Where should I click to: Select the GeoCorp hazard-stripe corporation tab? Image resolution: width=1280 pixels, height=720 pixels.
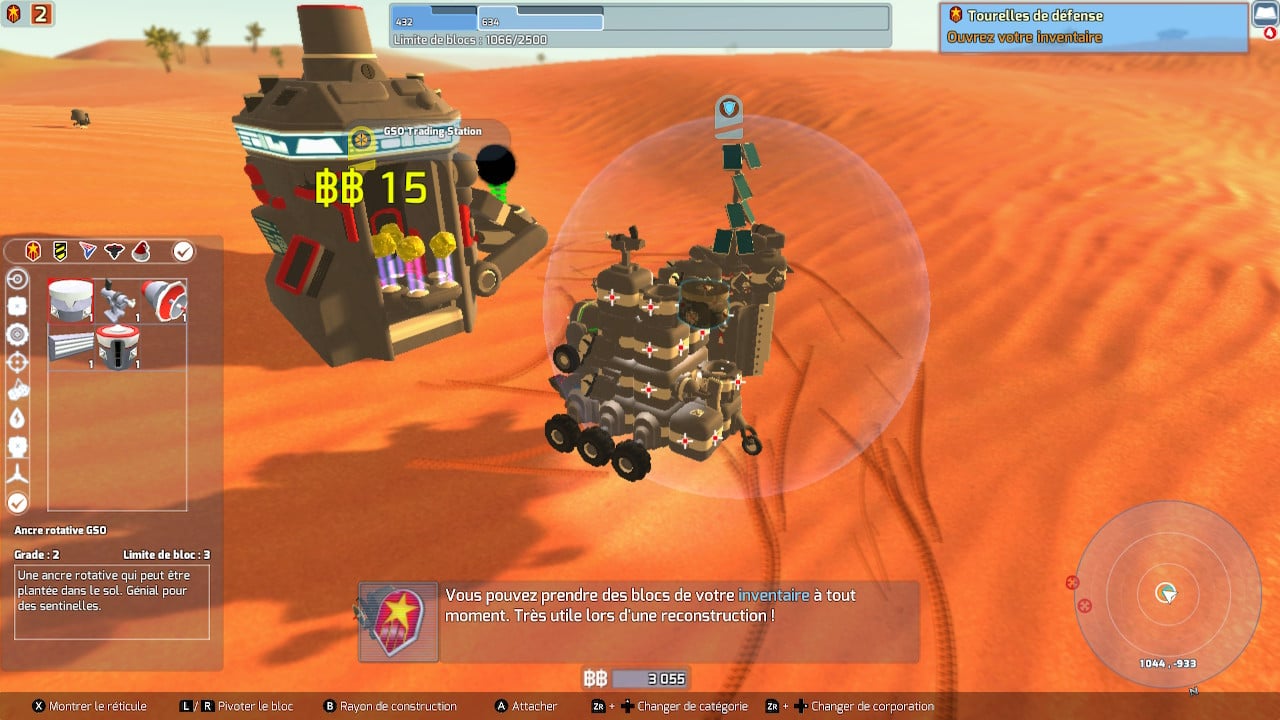coord(58,251)
